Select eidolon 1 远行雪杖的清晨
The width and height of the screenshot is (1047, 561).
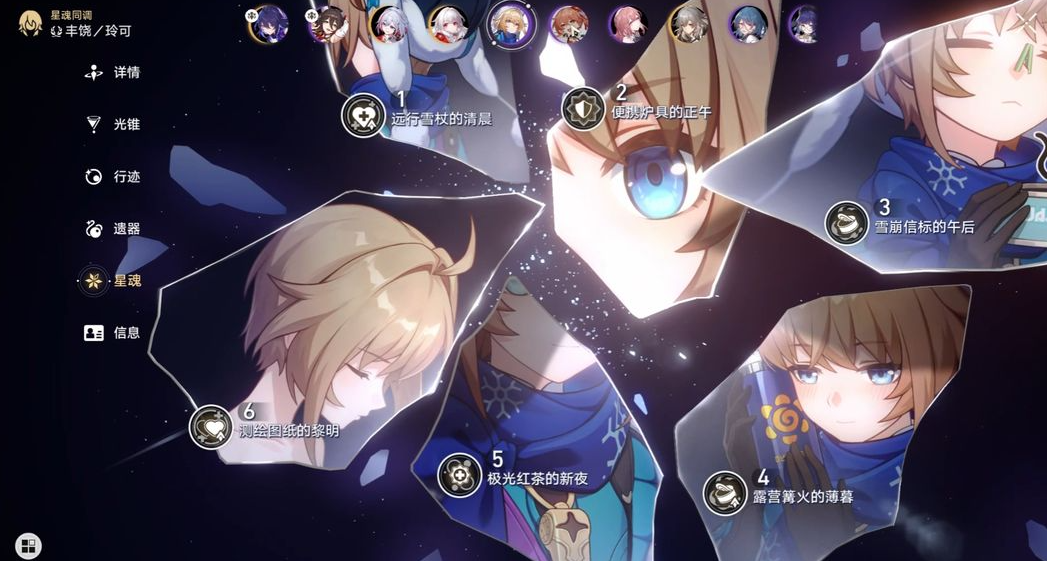[x=363, y=115]
